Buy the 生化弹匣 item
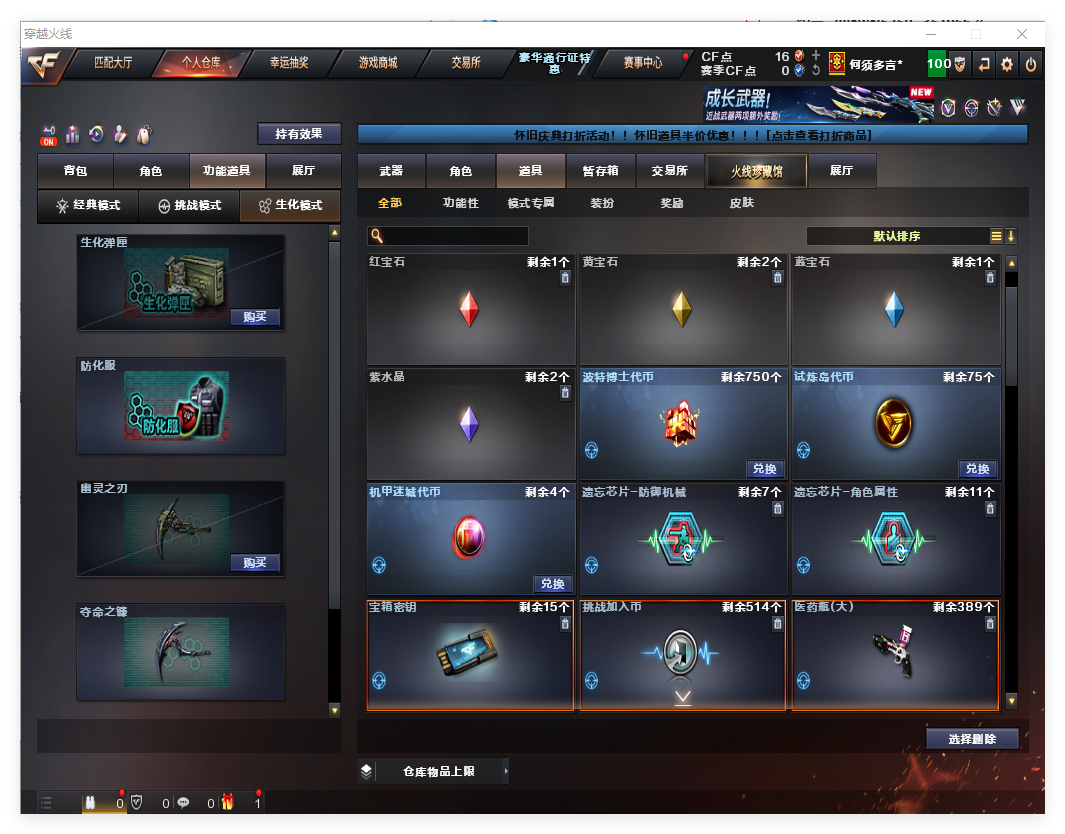The height and width of the screenshot is (834, 1065). [254, 317]
